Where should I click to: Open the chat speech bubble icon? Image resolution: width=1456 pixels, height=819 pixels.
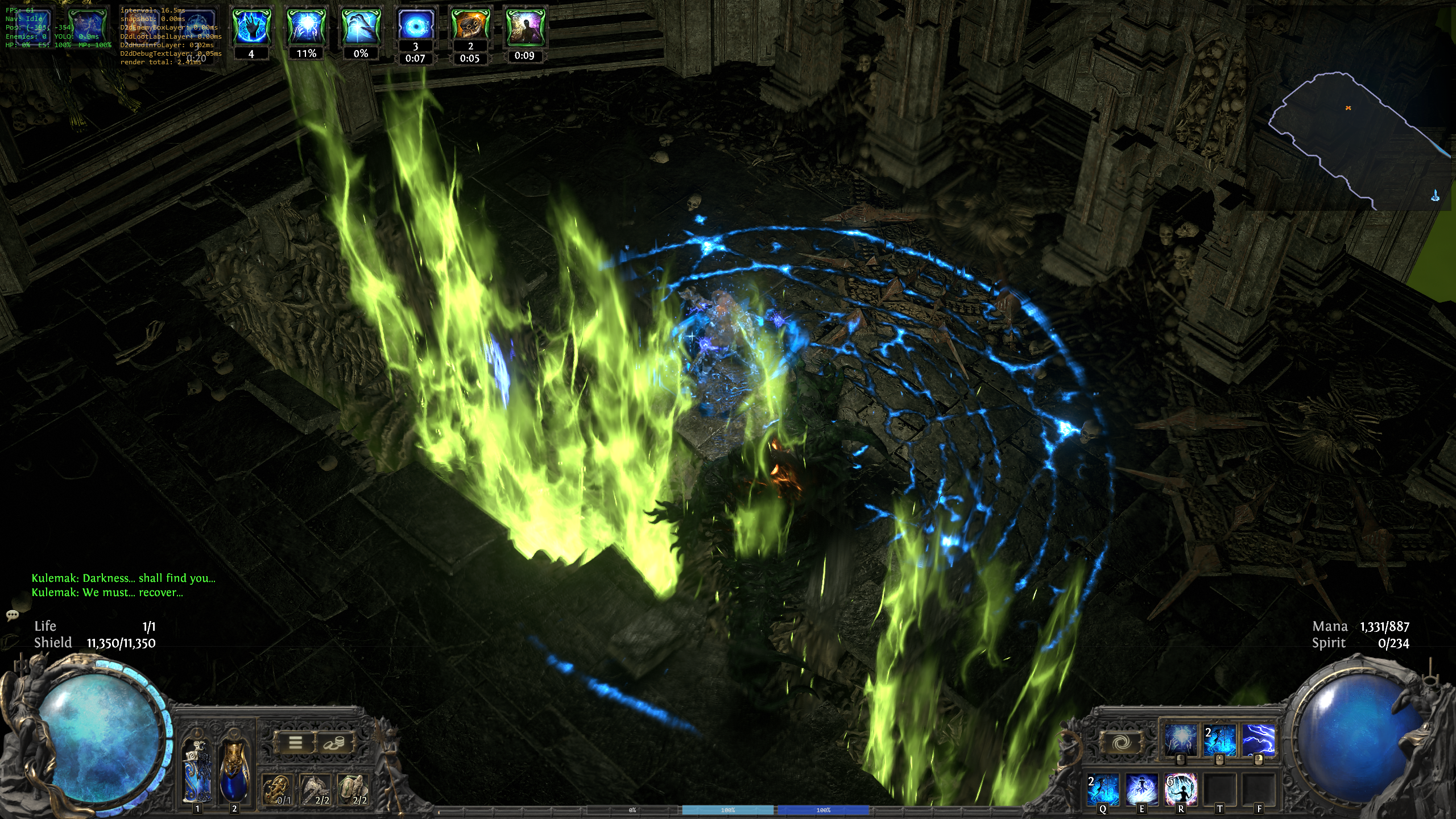(13, 615)
